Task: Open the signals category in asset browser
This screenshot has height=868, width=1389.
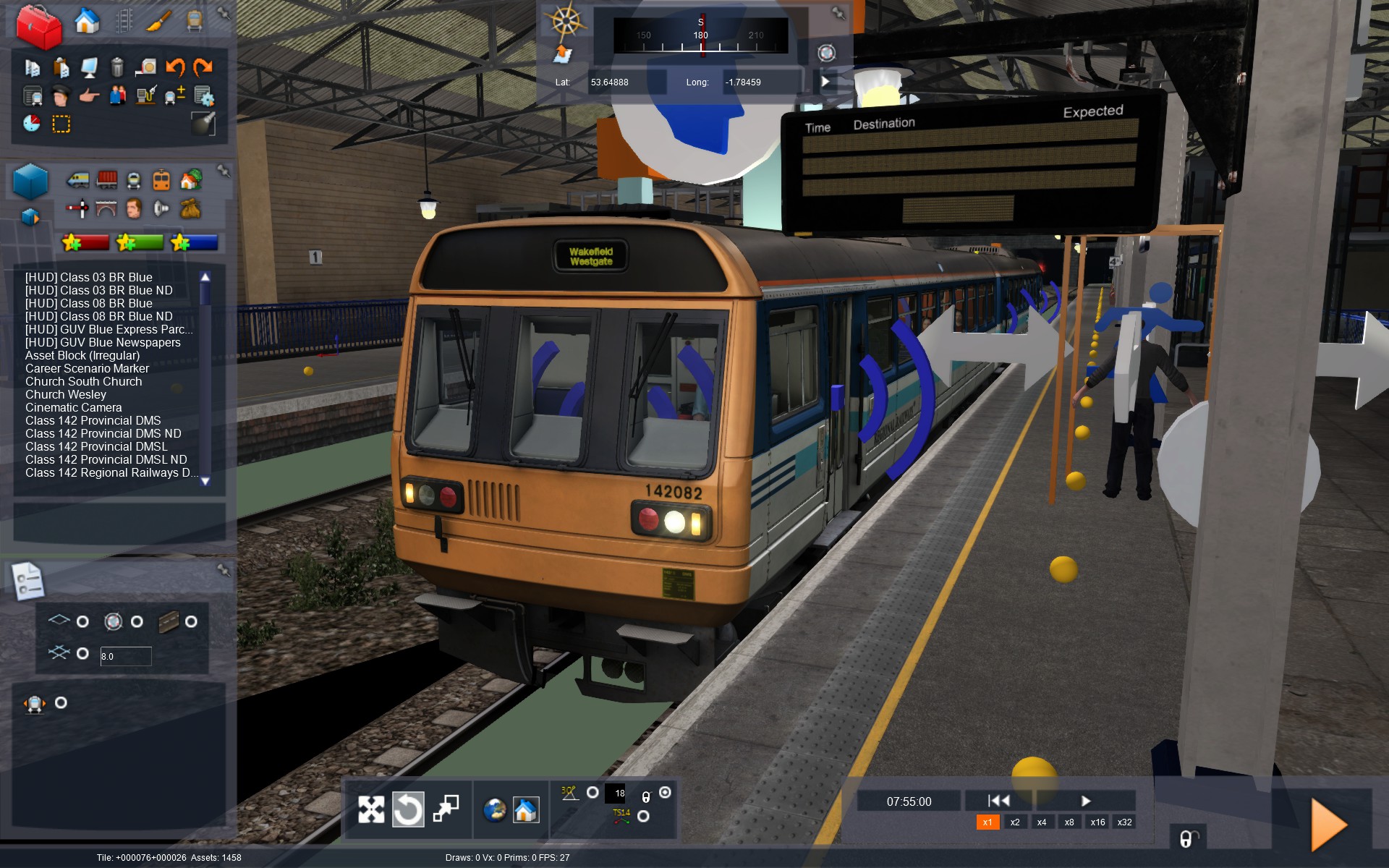Action: [77, 208]
